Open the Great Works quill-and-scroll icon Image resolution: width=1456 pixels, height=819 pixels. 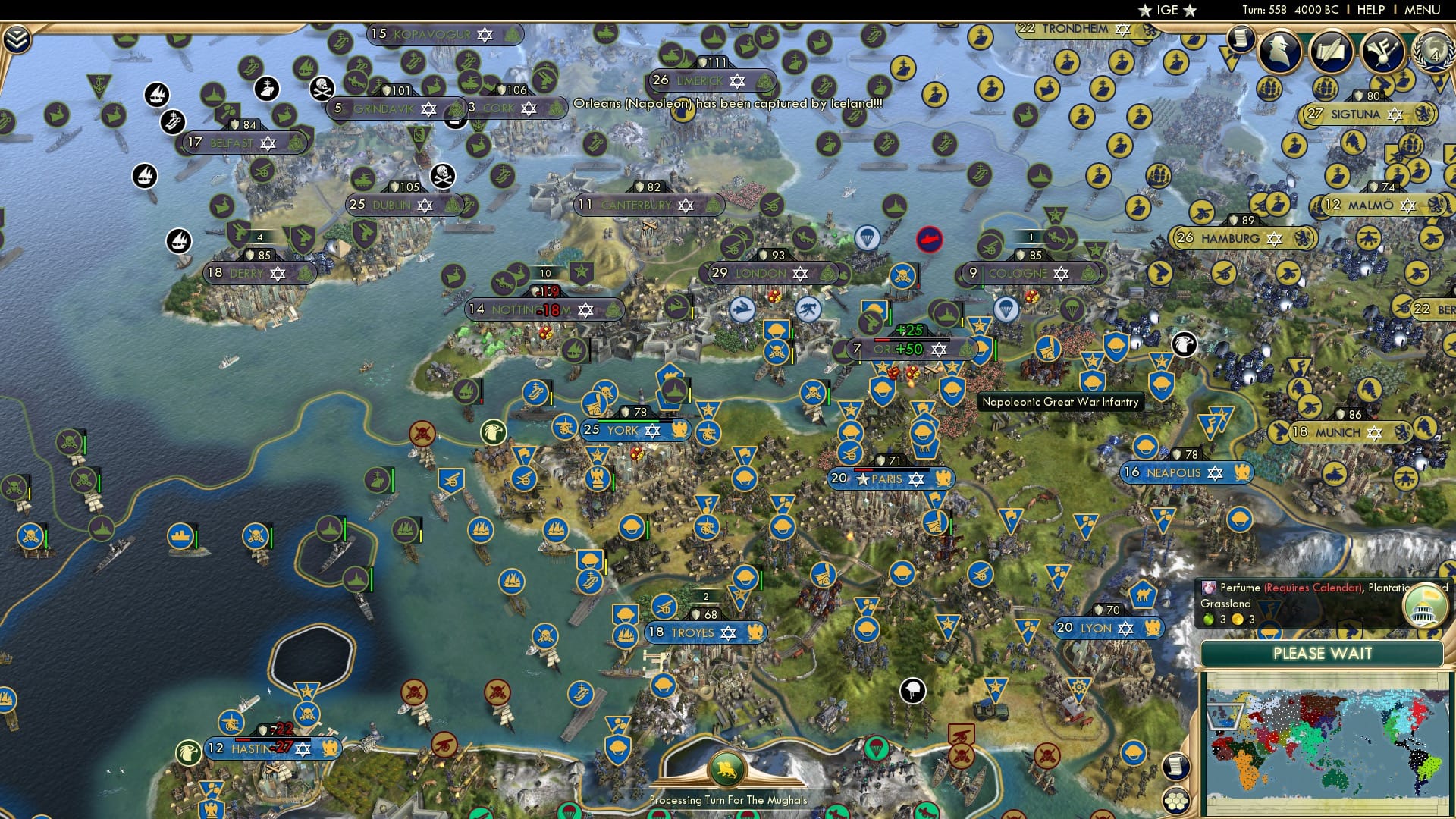tap(1332, 51)
